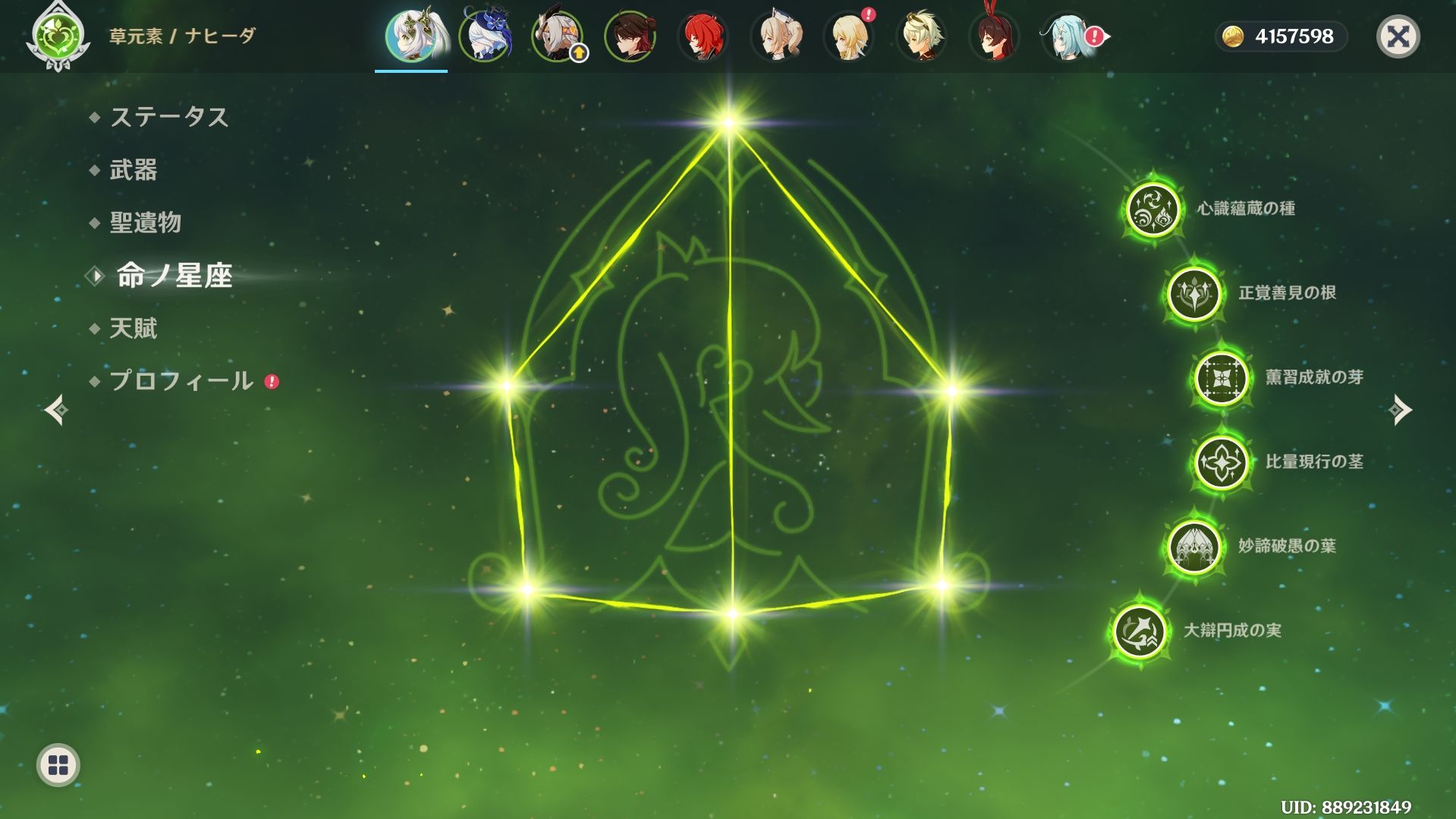Screen dimensions: 1456x819
Task: Select Nahida's portrait in character bar
Action: pyautogui.click(x=411, y=36)
